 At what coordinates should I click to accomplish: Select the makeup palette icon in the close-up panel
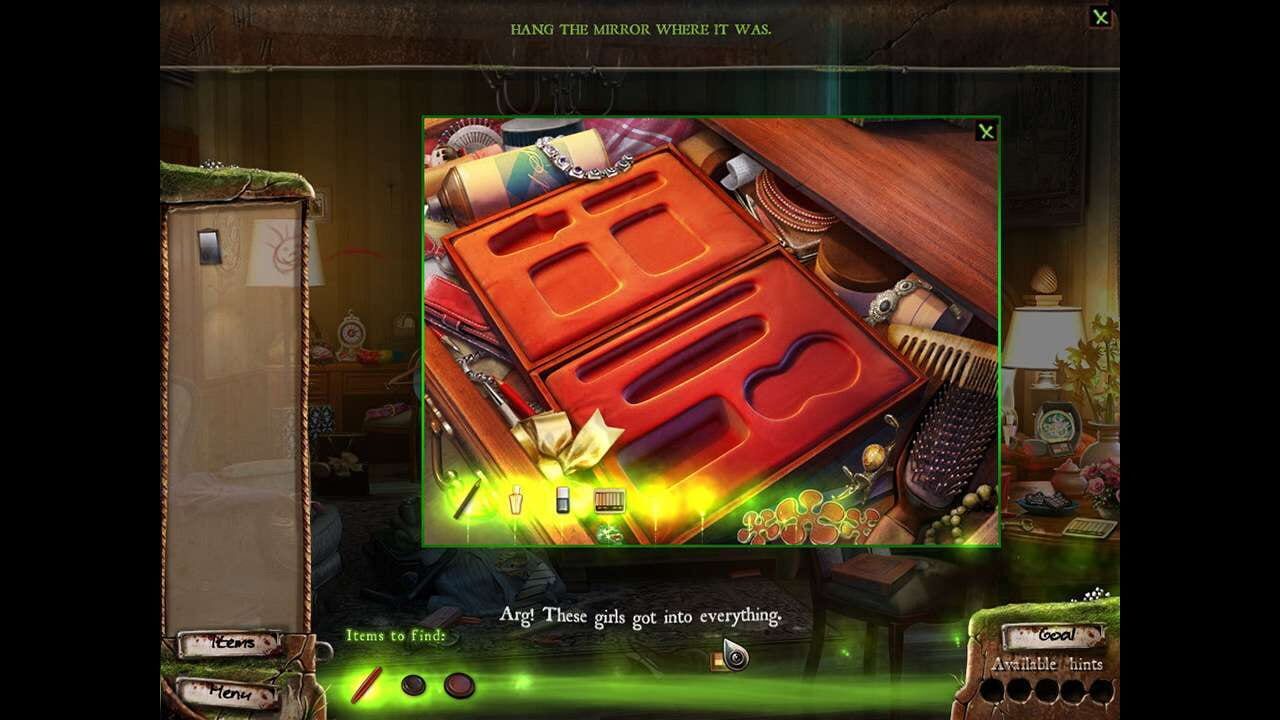click(610, 498)
